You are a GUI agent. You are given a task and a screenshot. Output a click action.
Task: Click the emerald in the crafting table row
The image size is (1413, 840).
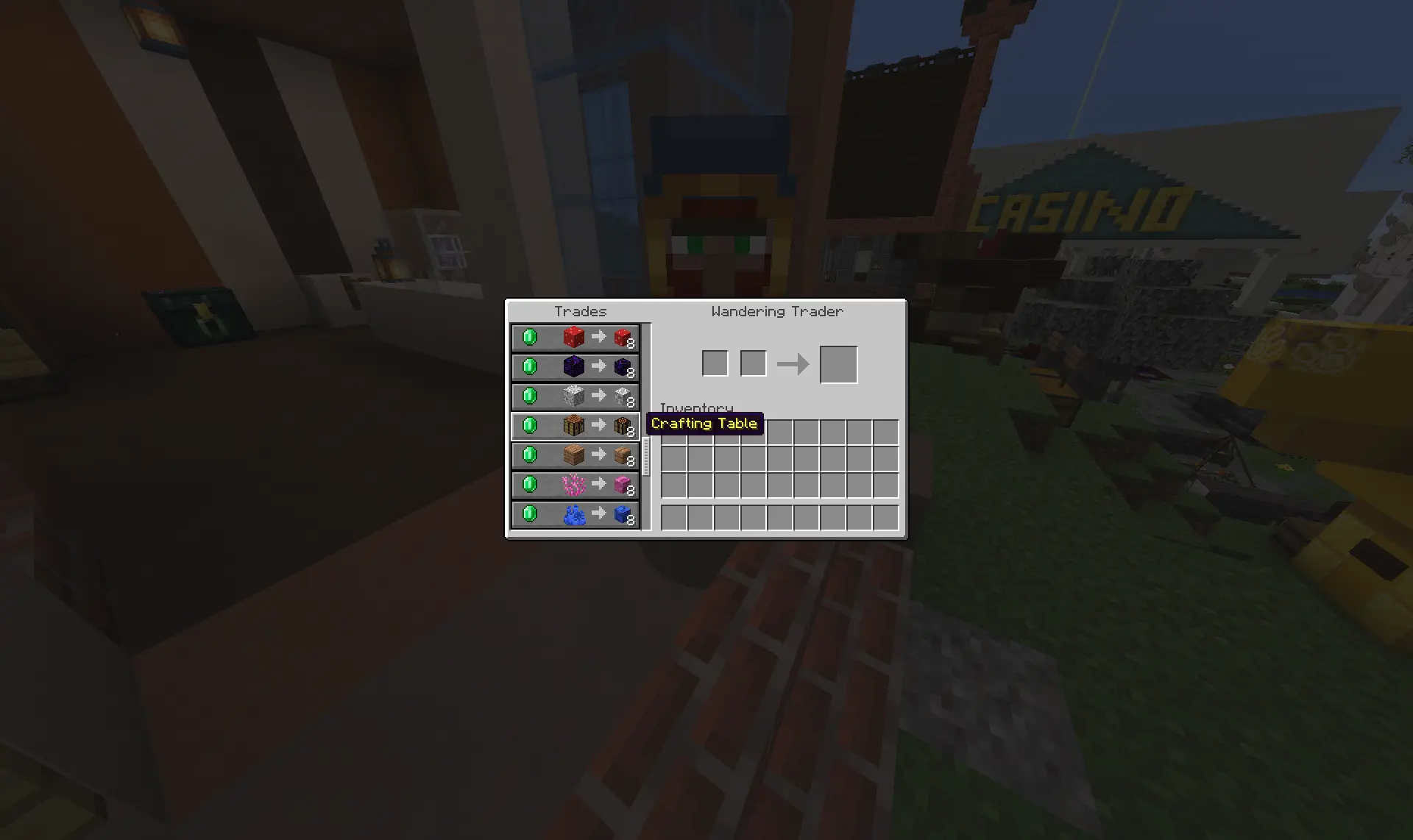[x=531, y=425]
